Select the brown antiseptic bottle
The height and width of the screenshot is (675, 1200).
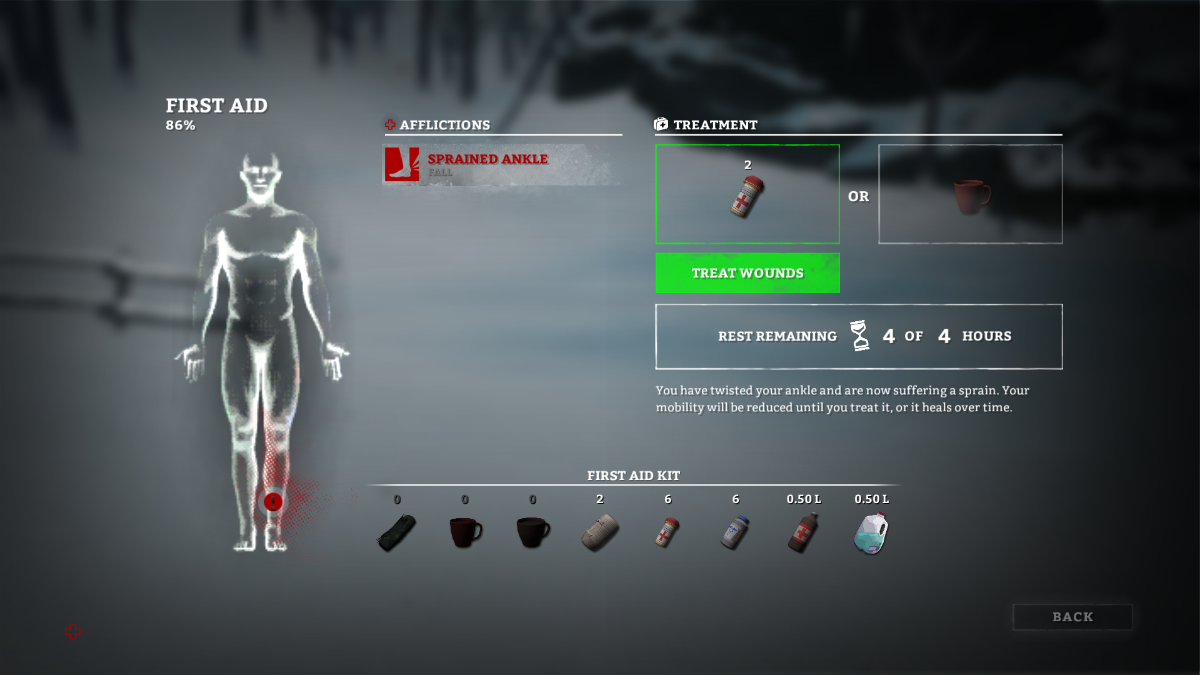803,532
